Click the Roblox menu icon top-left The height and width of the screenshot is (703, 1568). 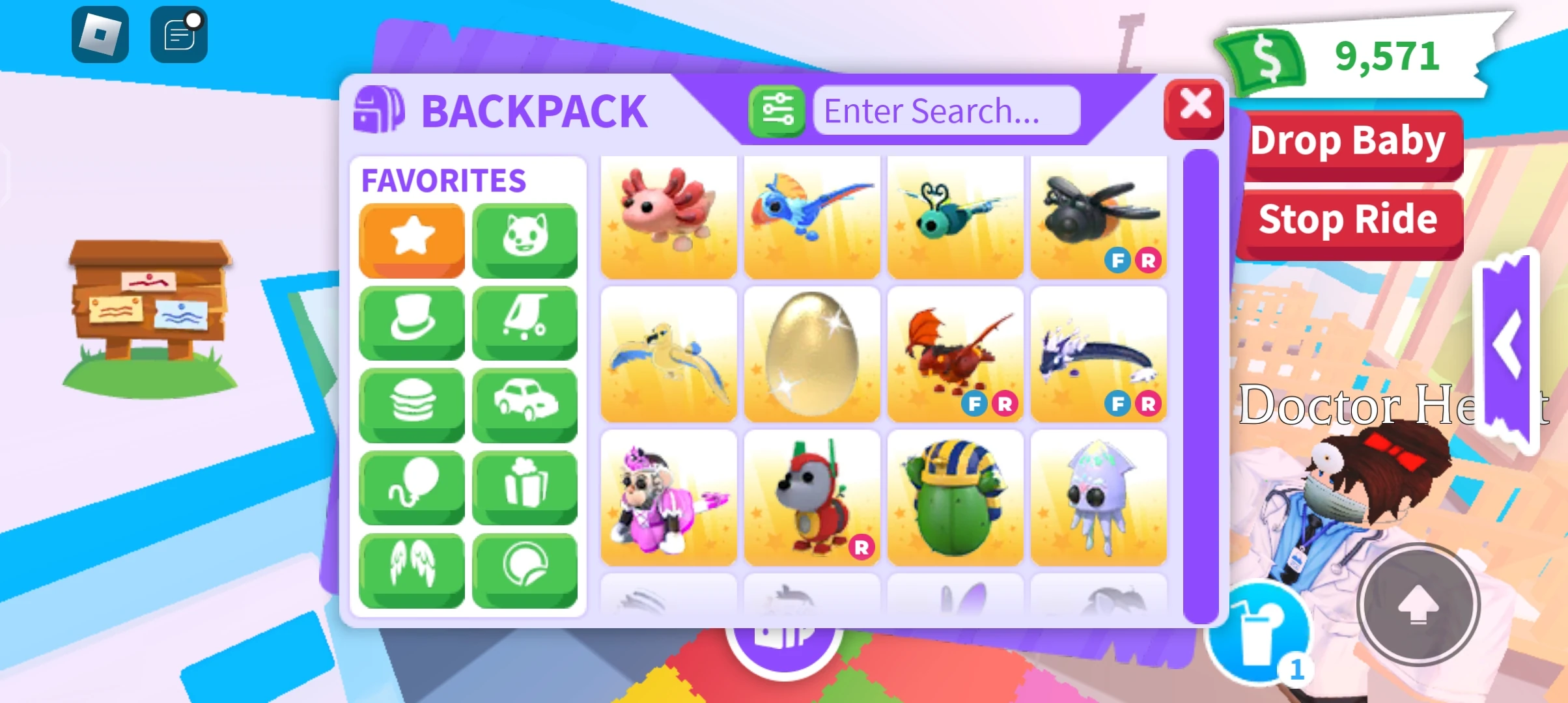point(99,34)
